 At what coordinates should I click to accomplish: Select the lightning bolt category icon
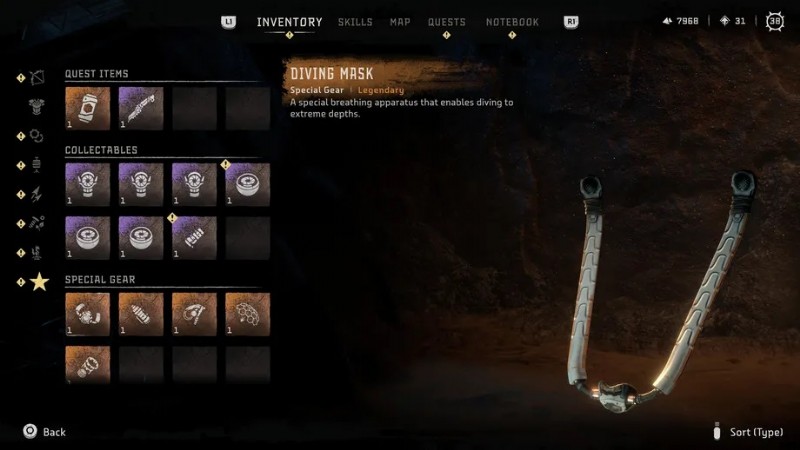point(39,195)
